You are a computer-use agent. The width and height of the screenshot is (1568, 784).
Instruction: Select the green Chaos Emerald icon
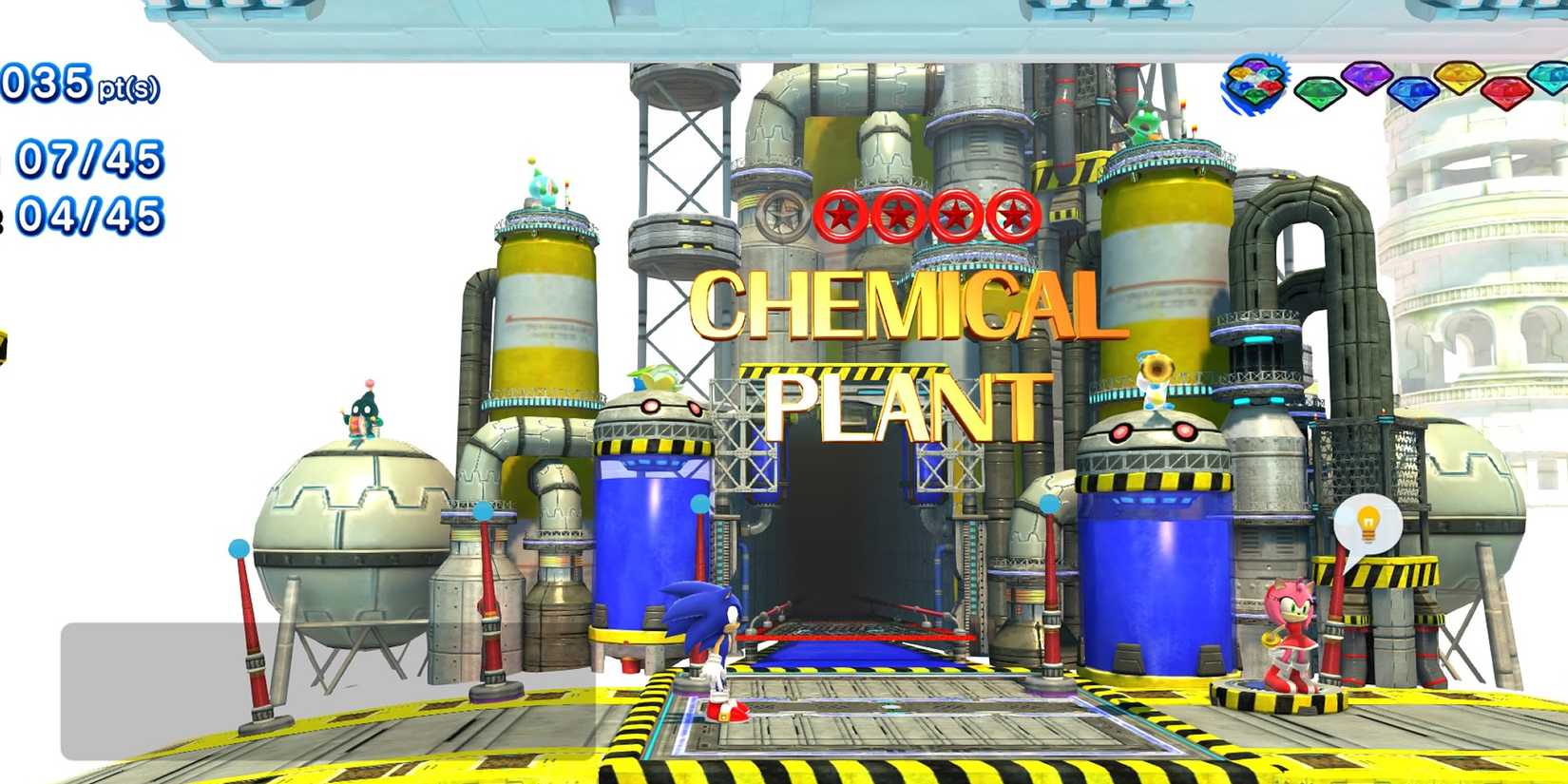(x=1321, y=92)
